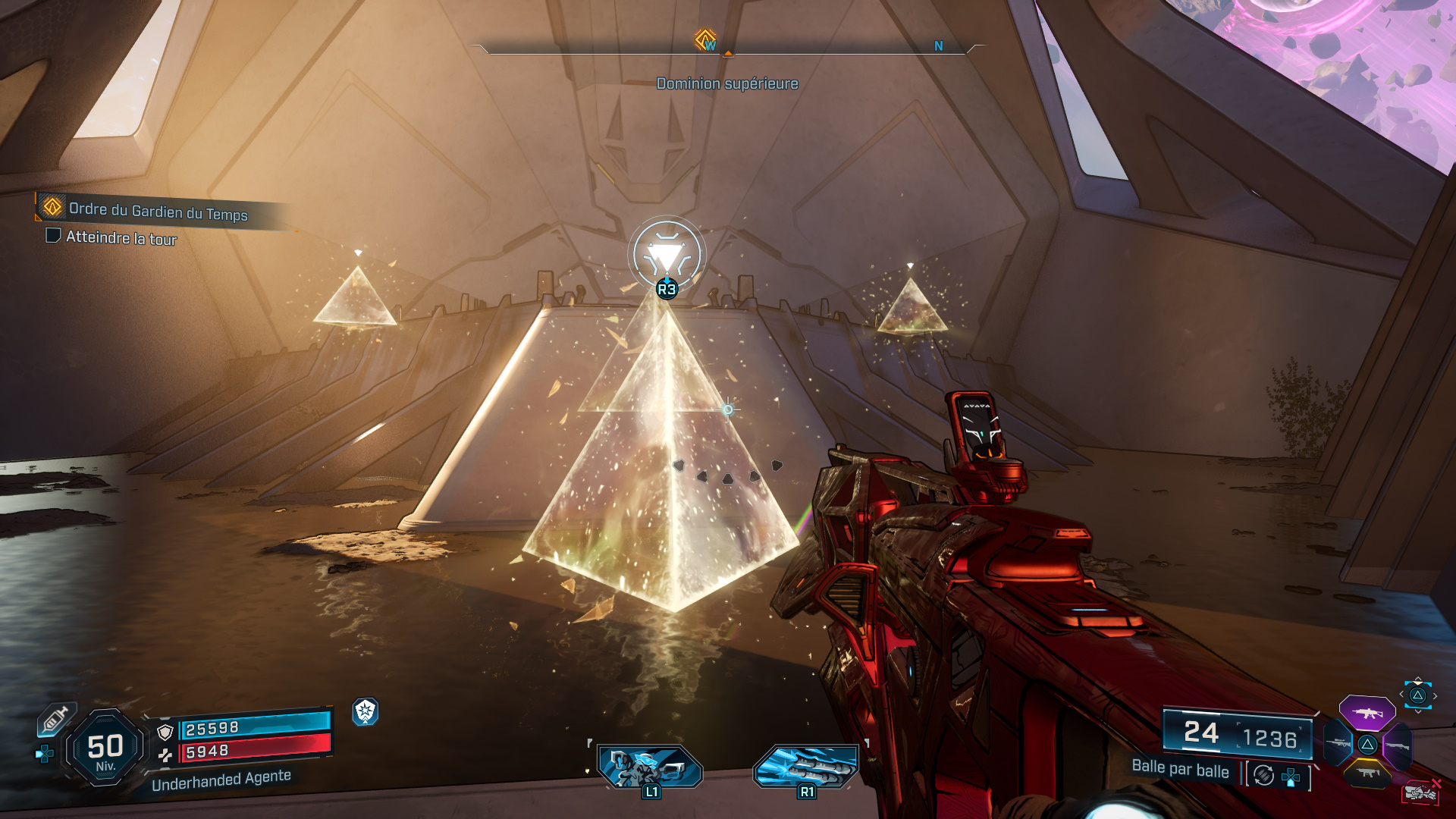1456x819 pixels.
Task: Click the shield icon beside the 25598 bar
Action: click(165, 733)
